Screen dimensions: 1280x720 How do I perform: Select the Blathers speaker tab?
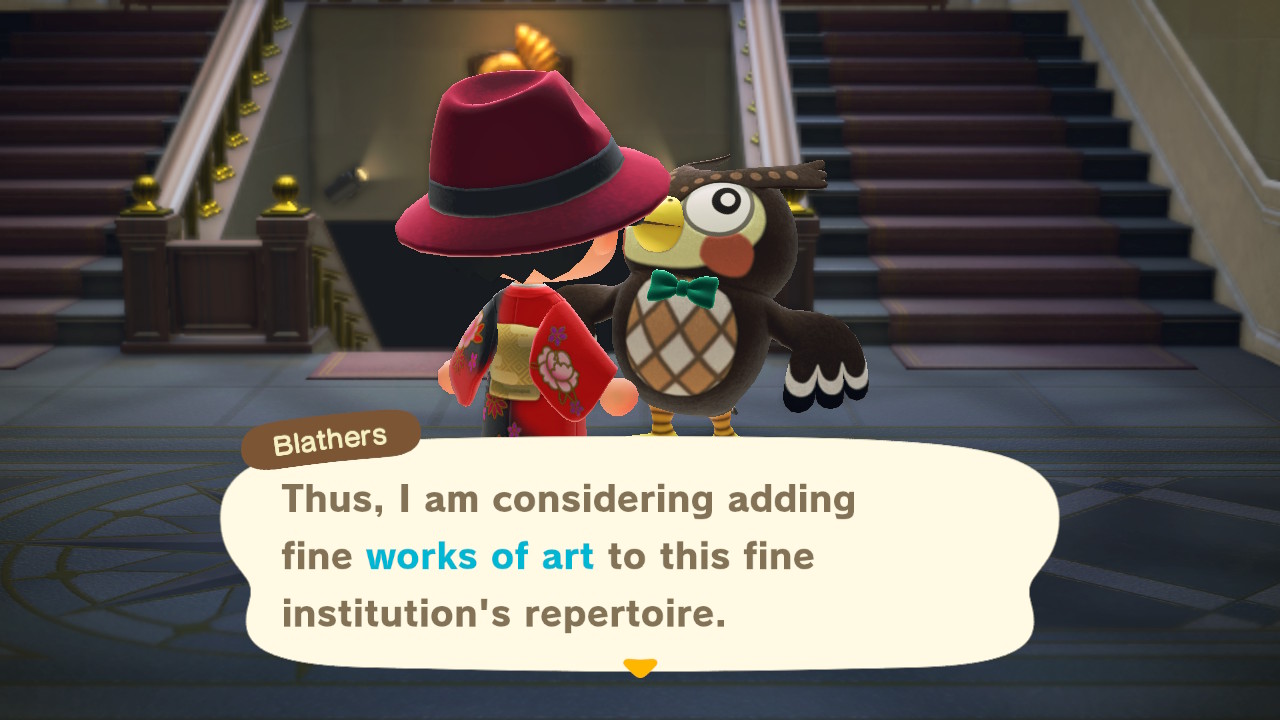pos(330,437)
